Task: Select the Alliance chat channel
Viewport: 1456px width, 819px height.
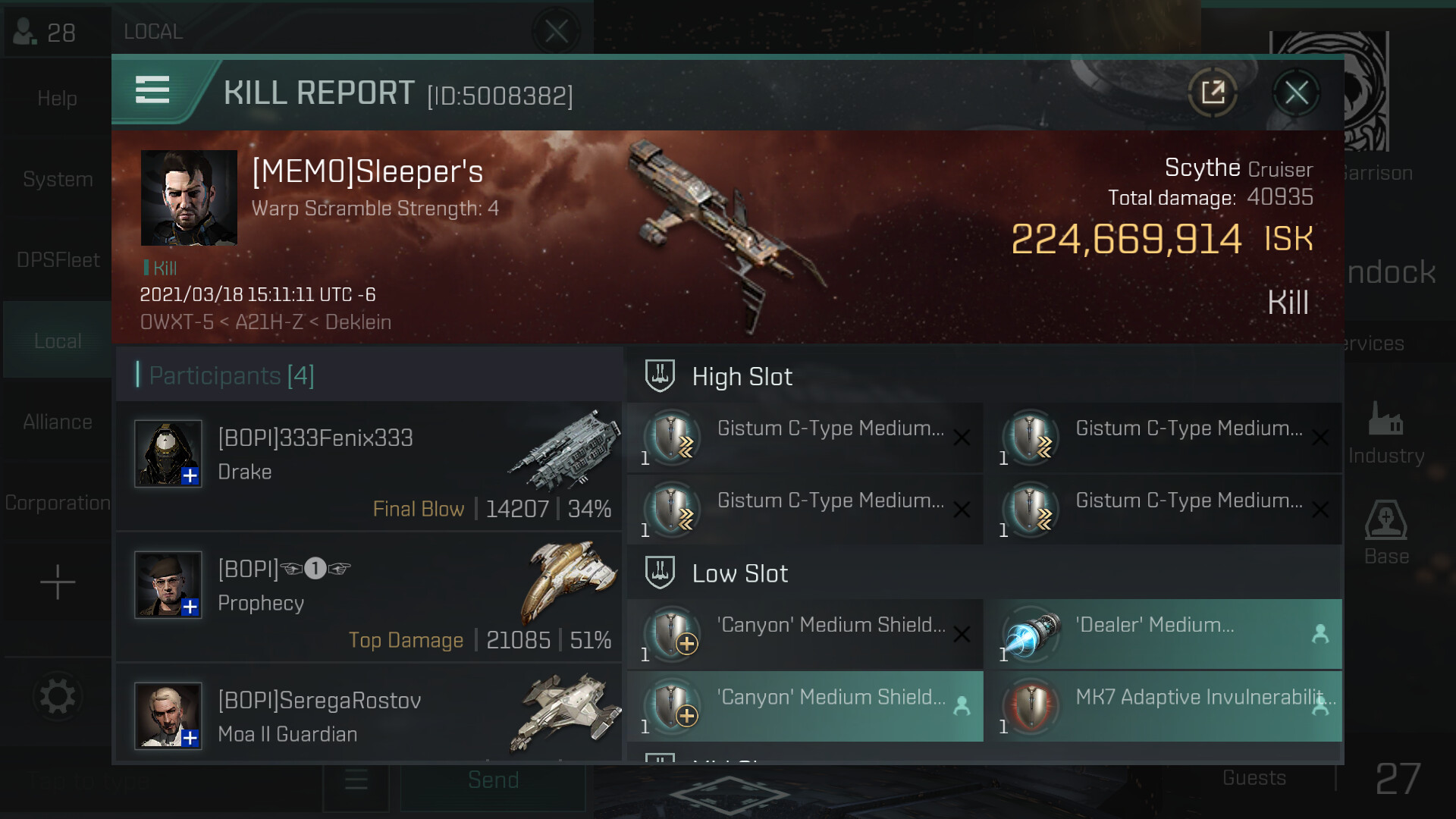Action: [58, 422]
